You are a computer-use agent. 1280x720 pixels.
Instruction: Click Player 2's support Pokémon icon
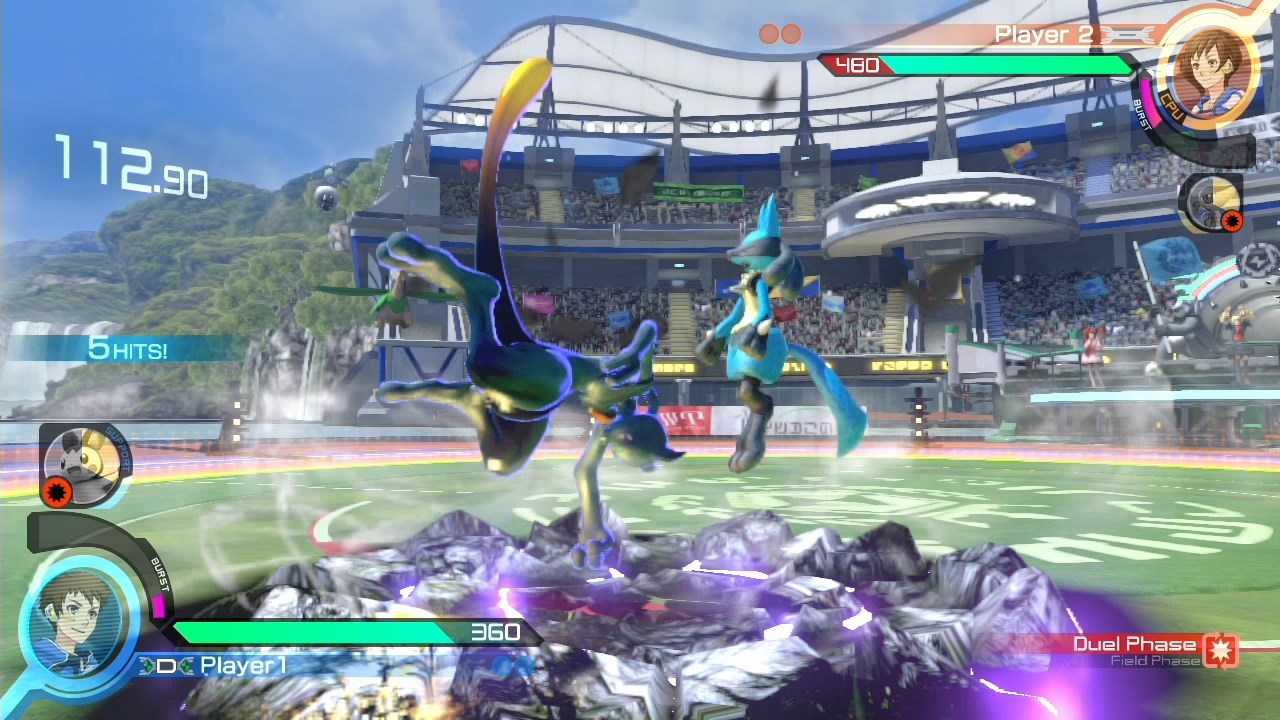pos(1210,201)
